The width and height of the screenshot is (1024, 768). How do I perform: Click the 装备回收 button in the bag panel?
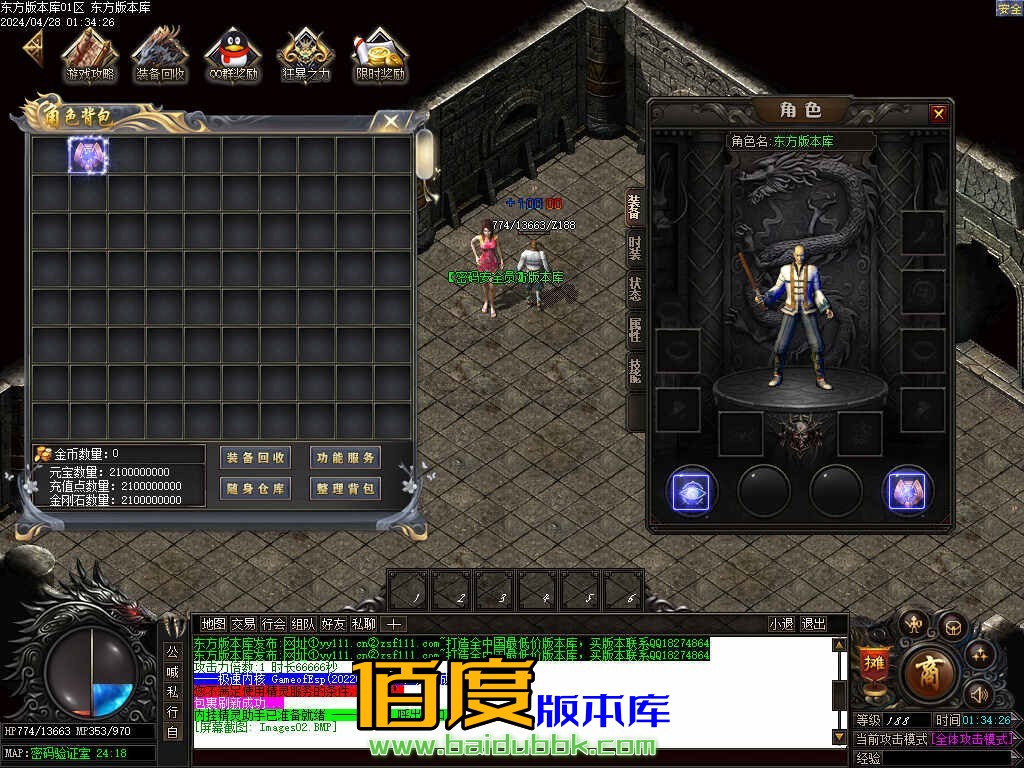coord(256,458)
